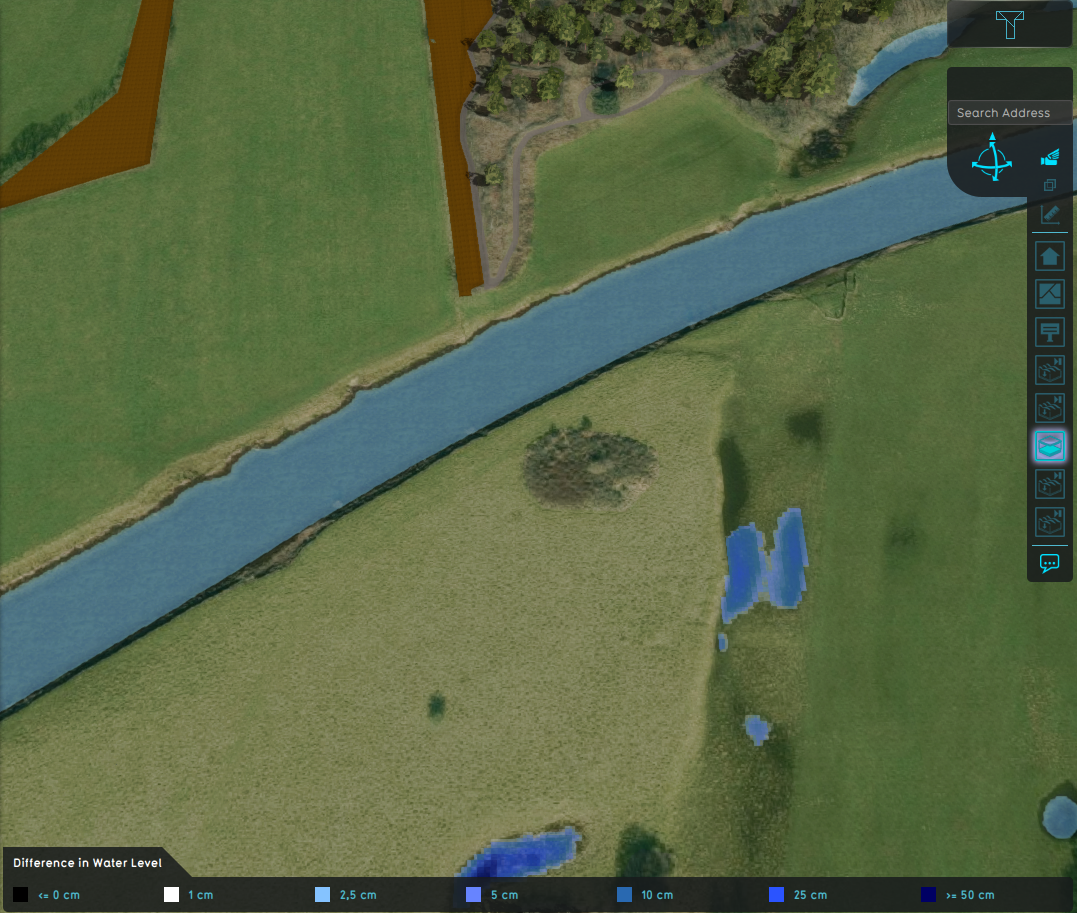The width and height of the screenshot is (1077, 913).
Task: Open the house icon overlay
Action: [x=1050, y=257]
